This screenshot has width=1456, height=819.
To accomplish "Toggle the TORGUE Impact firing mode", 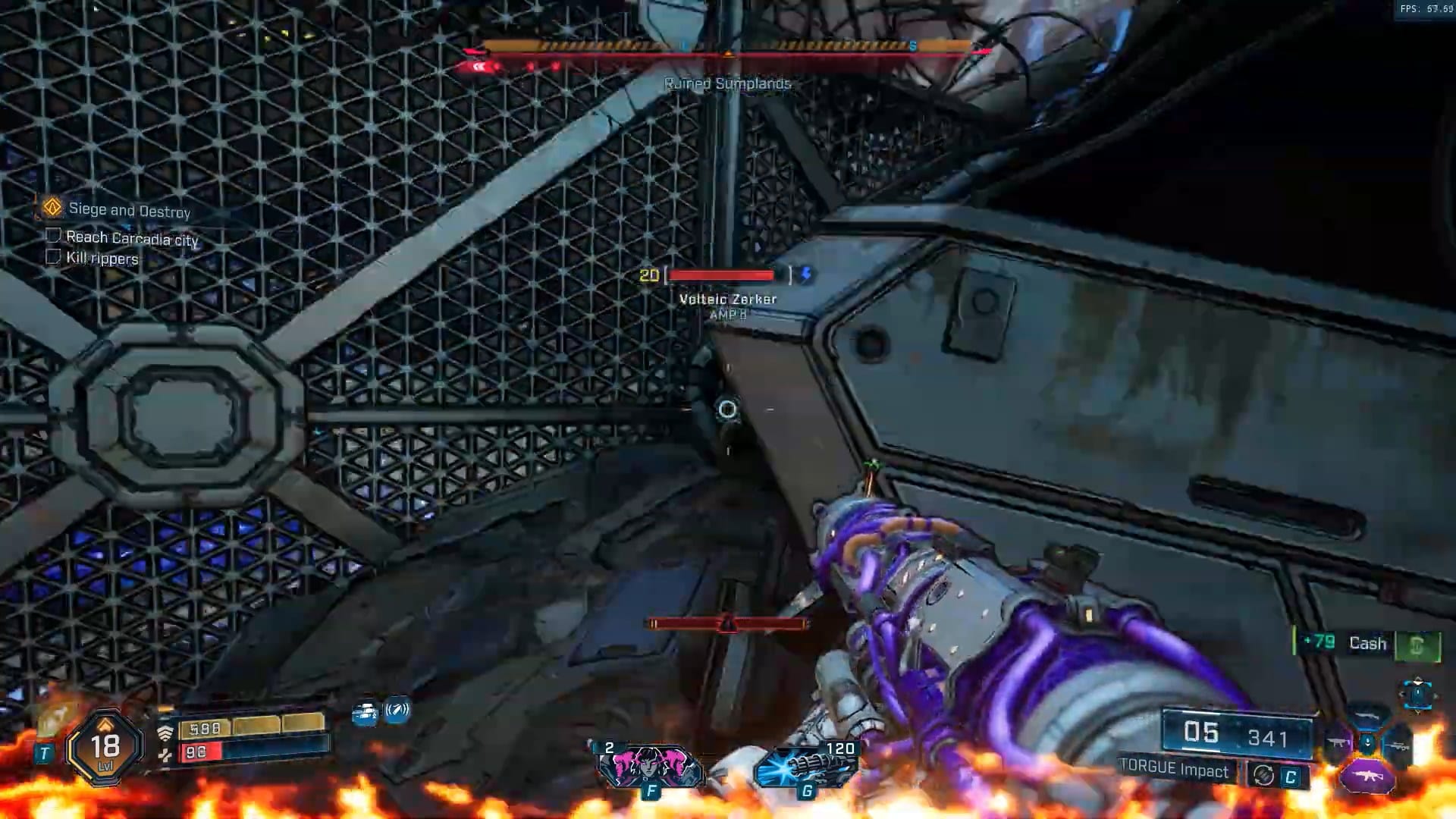I will [1263, 775].
